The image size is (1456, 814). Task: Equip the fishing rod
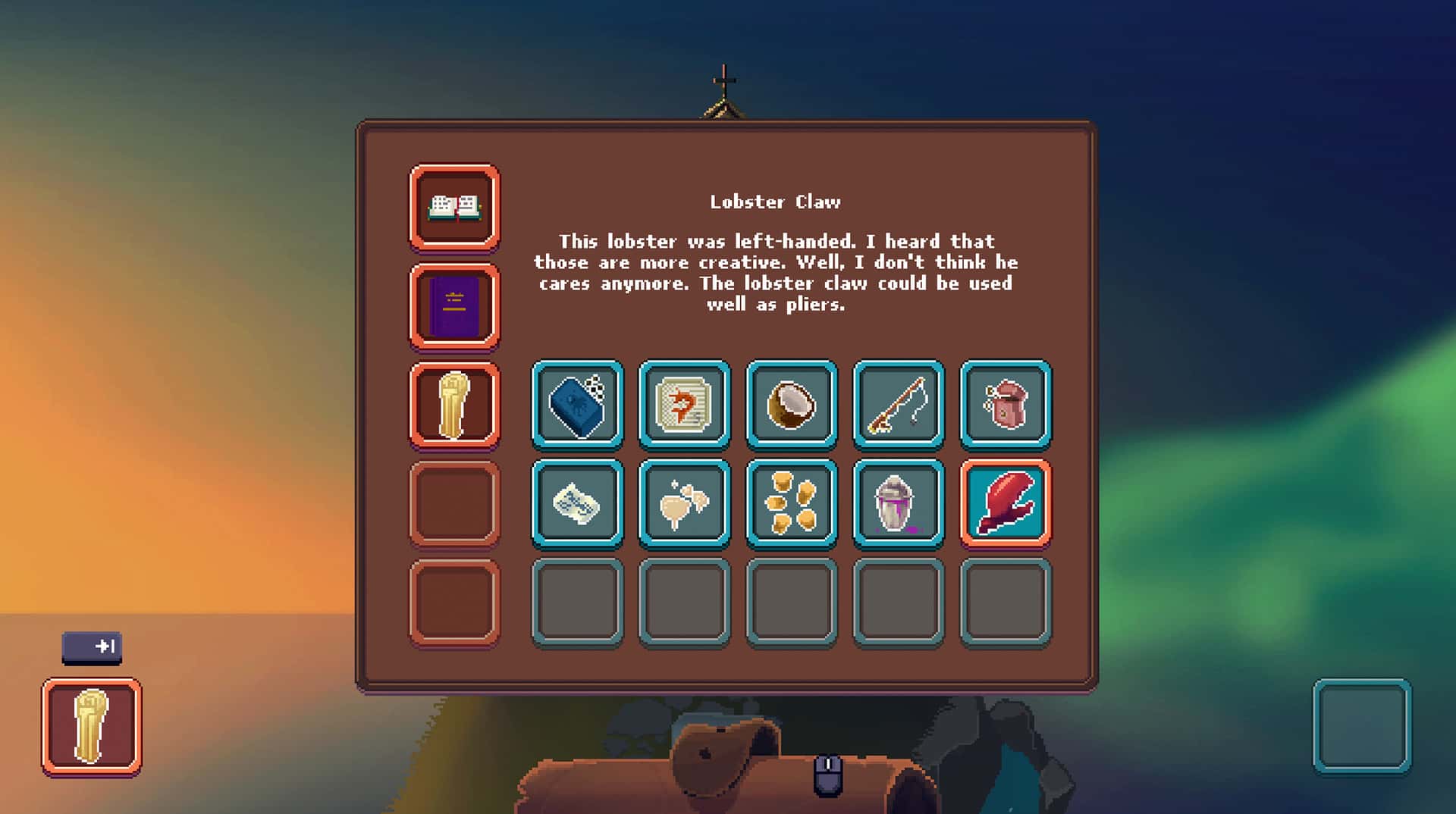click(x=898, y=404)
